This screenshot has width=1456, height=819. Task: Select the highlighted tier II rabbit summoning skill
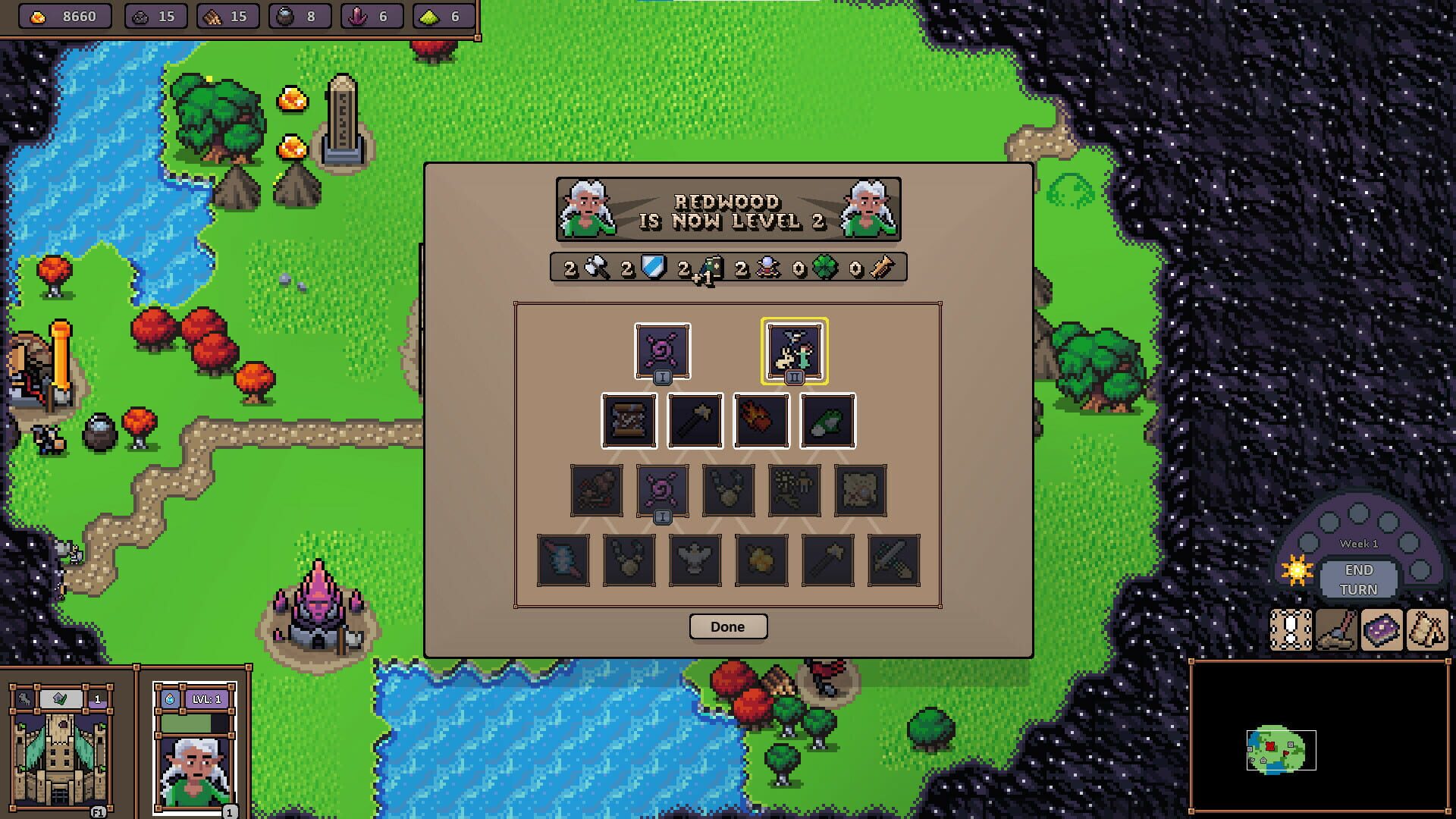795,351
